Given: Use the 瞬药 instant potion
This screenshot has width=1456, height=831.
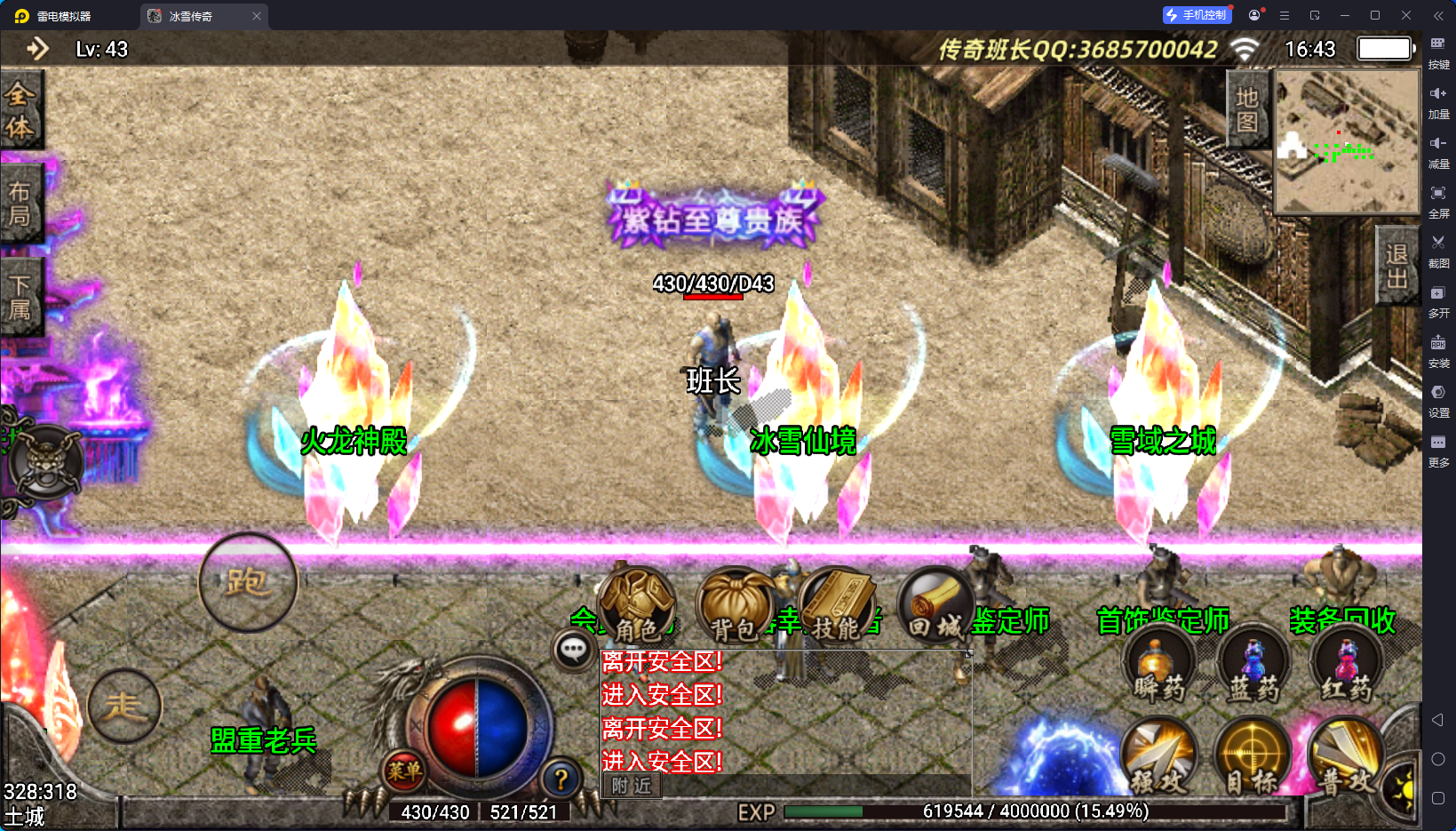Looking at the screenshot, I should click(x=1158, y=667).
